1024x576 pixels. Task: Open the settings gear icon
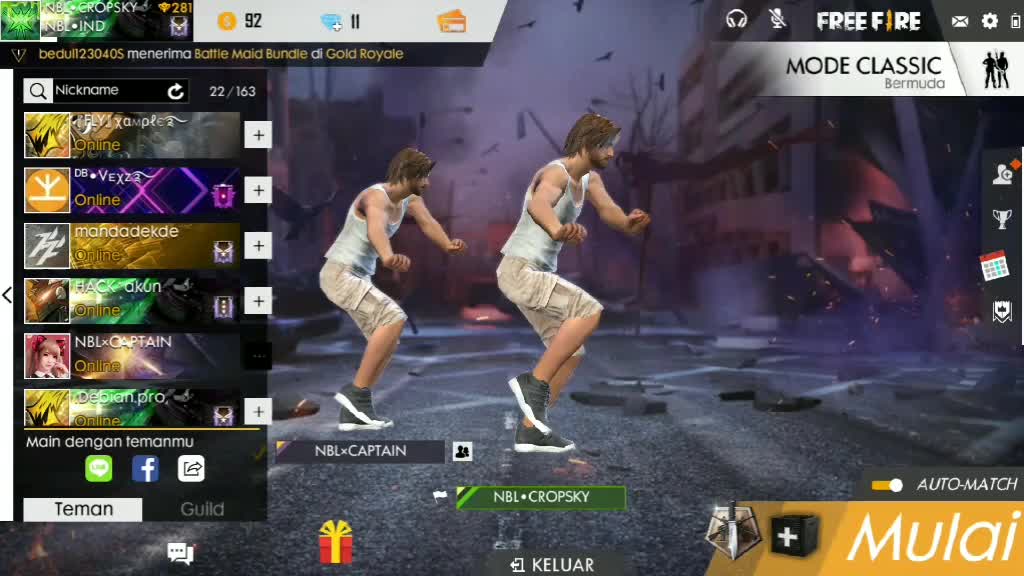click(990, 21)
